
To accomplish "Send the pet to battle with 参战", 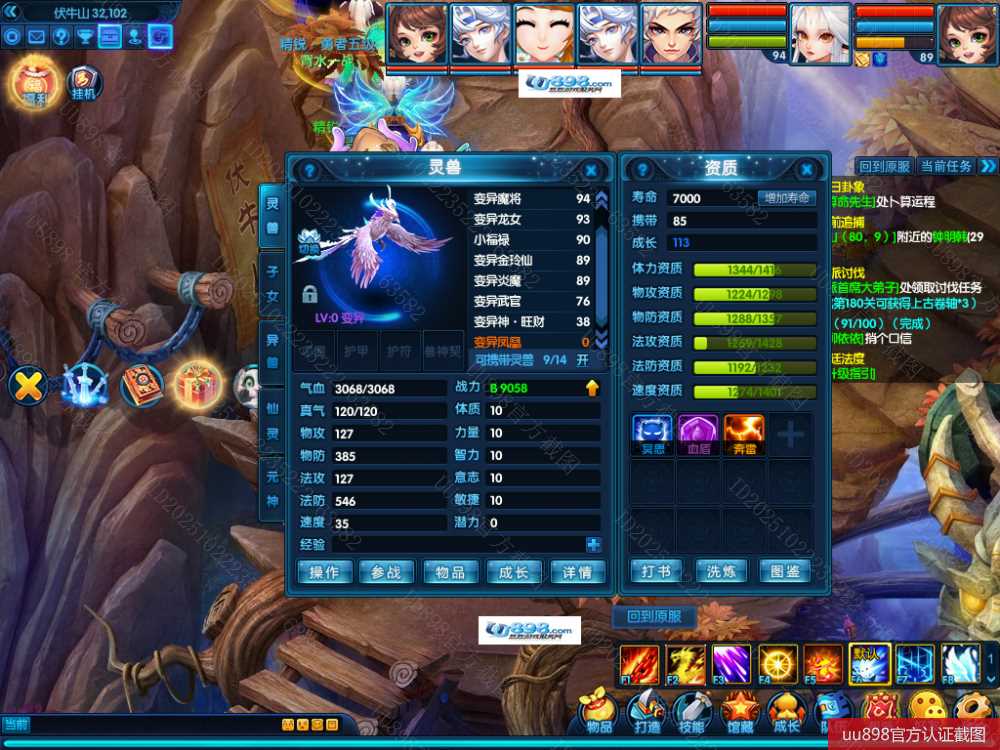I will coord(386,572).
